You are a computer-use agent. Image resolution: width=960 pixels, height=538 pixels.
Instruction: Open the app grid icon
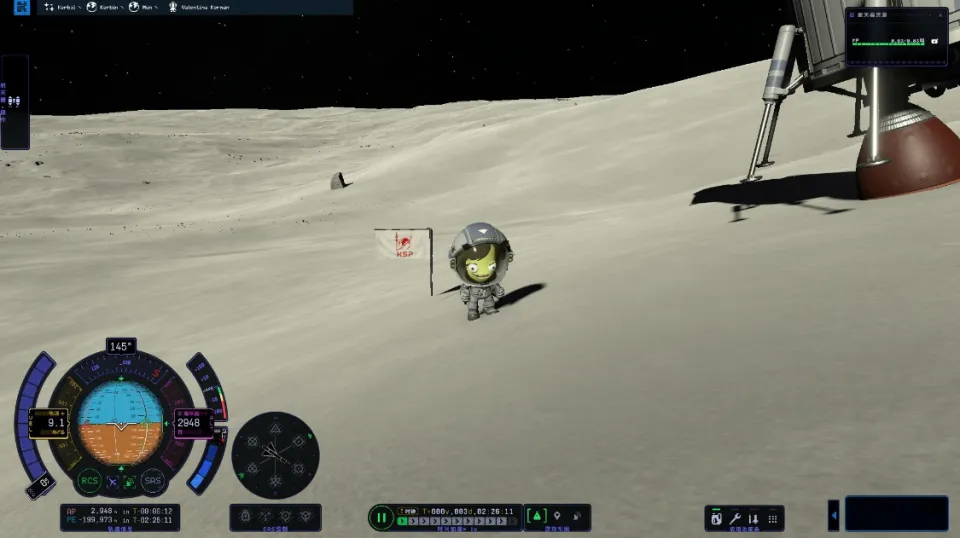(771, 518)
